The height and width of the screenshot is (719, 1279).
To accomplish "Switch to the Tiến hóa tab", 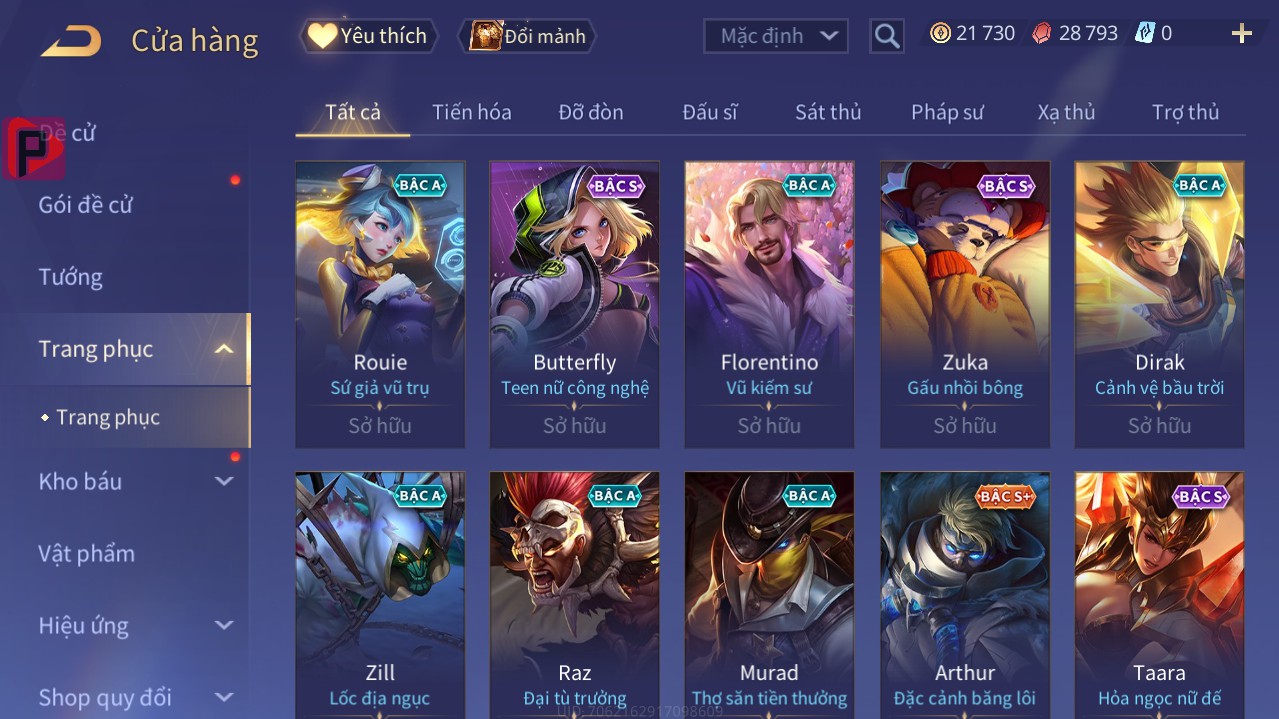I will coord(471,112).
